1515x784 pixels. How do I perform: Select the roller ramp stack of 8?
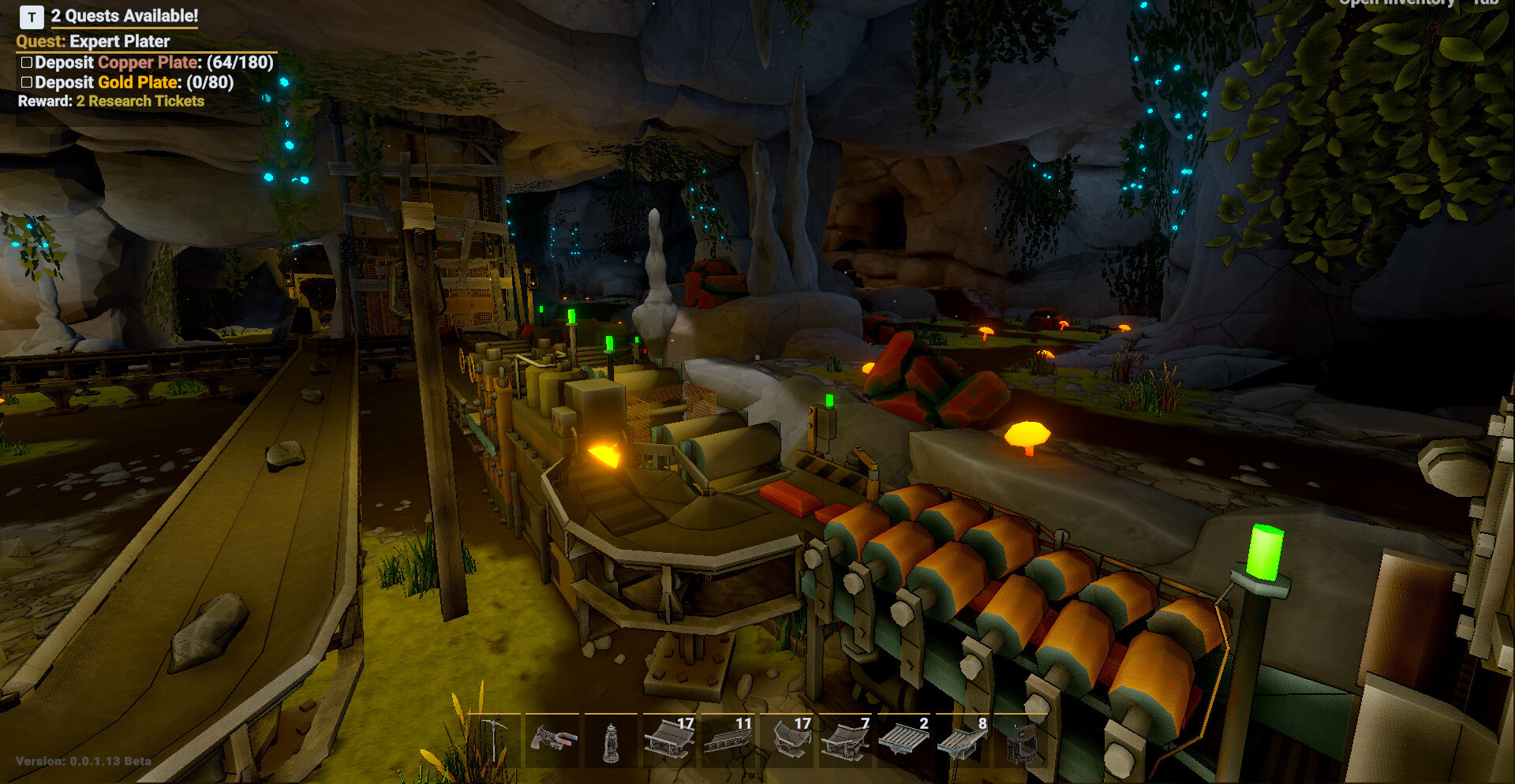tap(963, 740)
